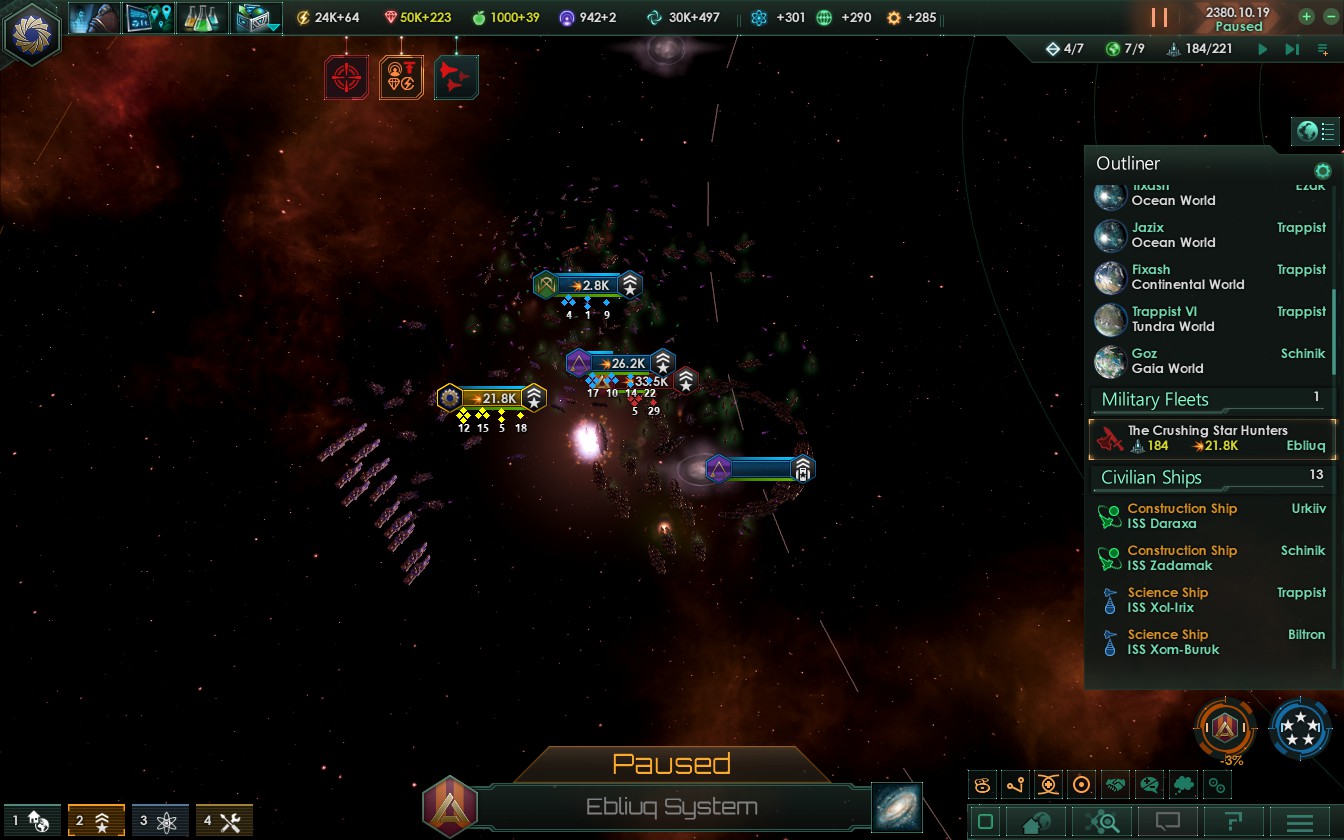Toggle the handshake diplomacy map mode

(x=1115, y=785)
